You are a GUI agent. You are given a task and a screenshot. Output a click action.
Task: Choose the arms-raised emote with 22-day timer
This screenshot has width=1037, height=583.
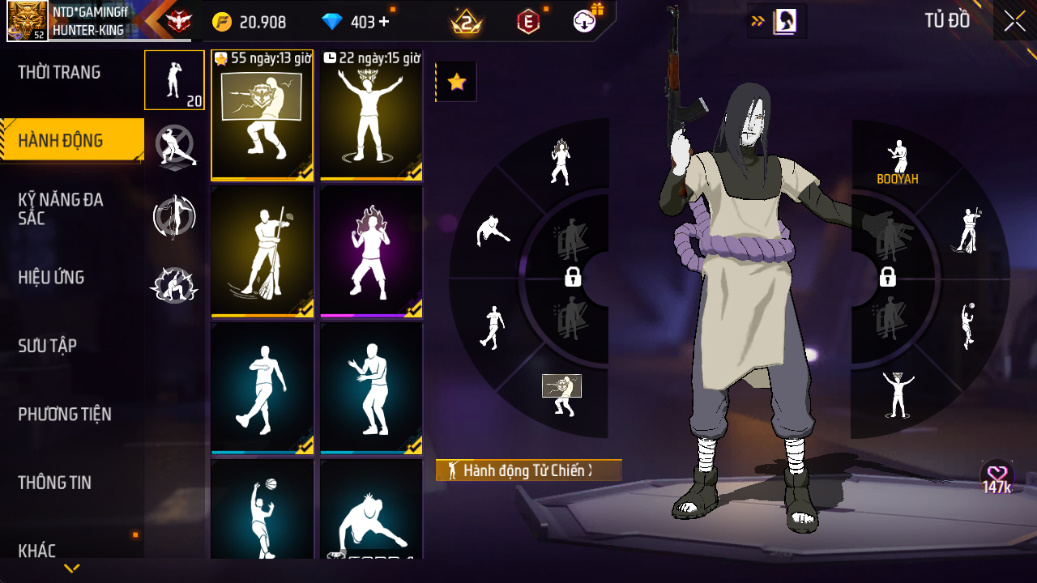371,115
